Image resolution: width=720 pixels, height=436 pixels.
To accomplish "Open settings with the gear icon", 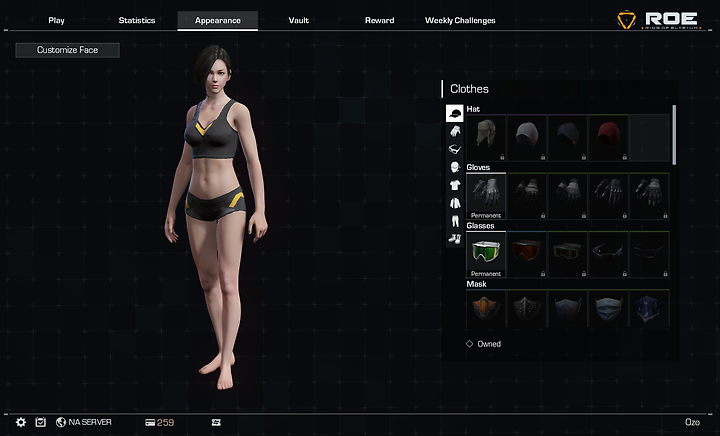I will pyautogui.click(x=21, y=423).
